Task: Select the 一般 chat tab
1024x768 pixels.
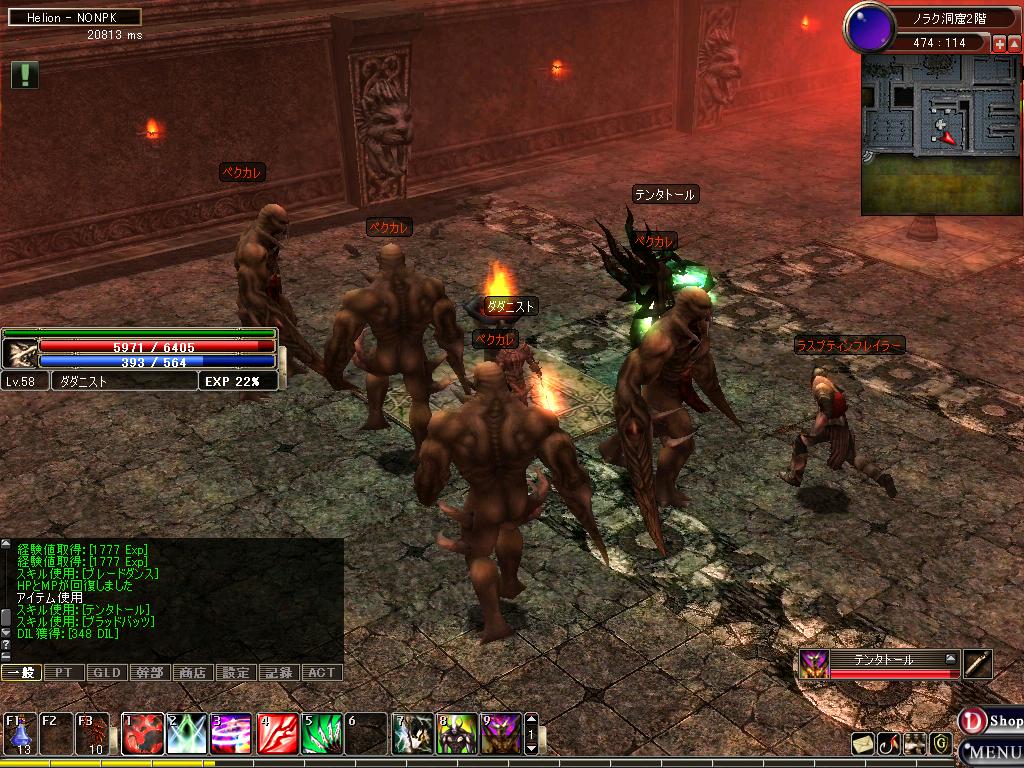Action: click(21, 673)
